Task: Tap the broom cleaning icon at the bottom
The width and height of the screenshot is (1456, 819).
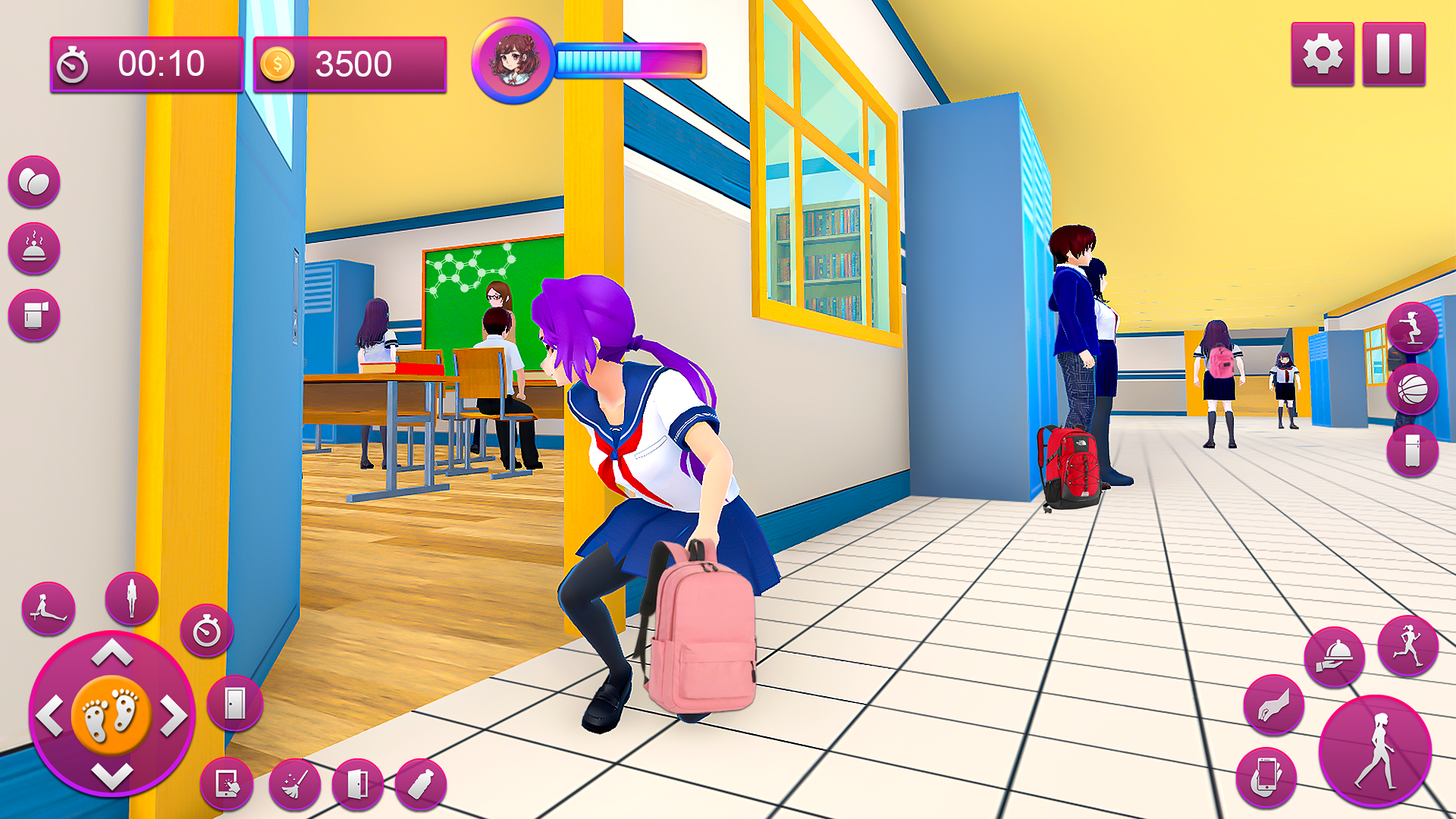Action: 296,783
